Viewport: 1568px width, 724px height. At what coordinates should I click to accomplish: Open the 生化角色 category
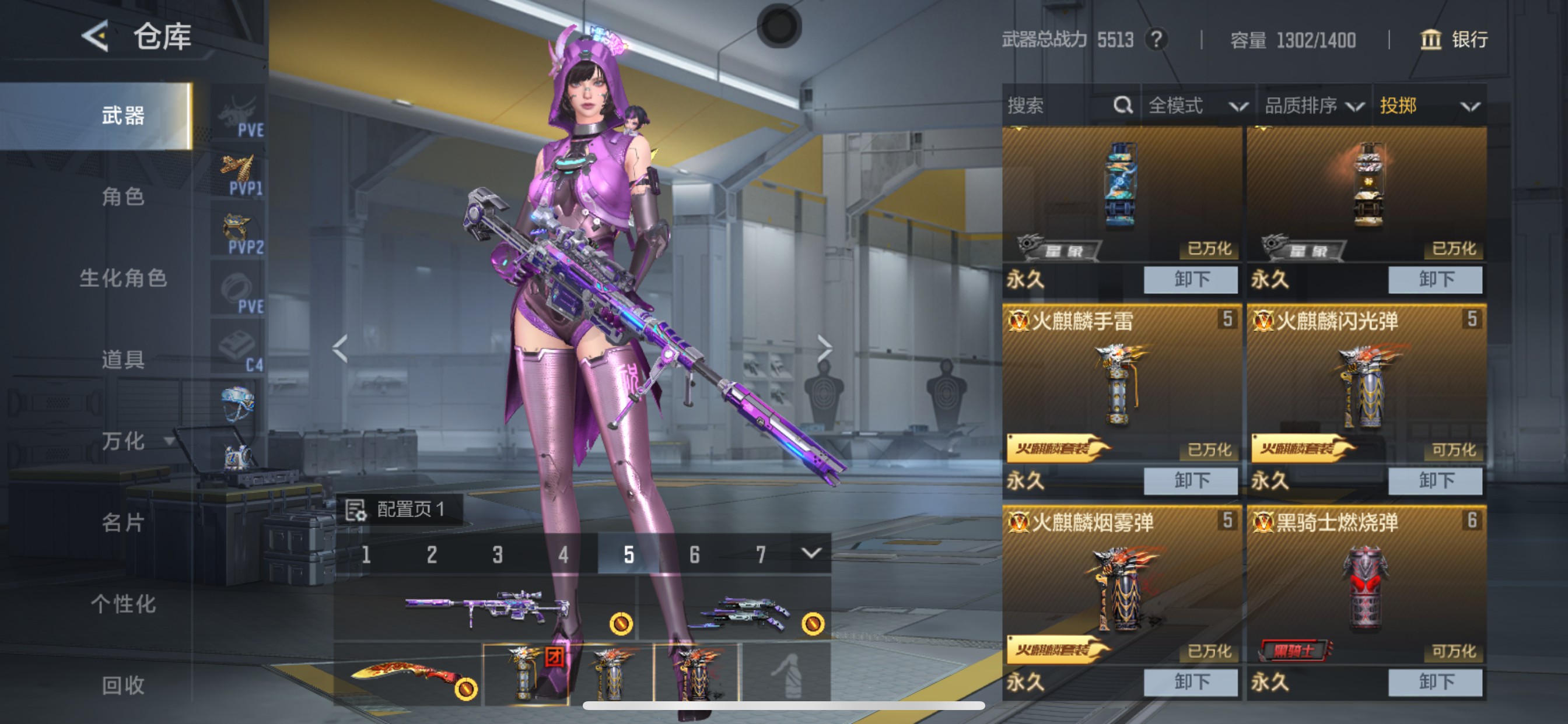tap(123, 278)
